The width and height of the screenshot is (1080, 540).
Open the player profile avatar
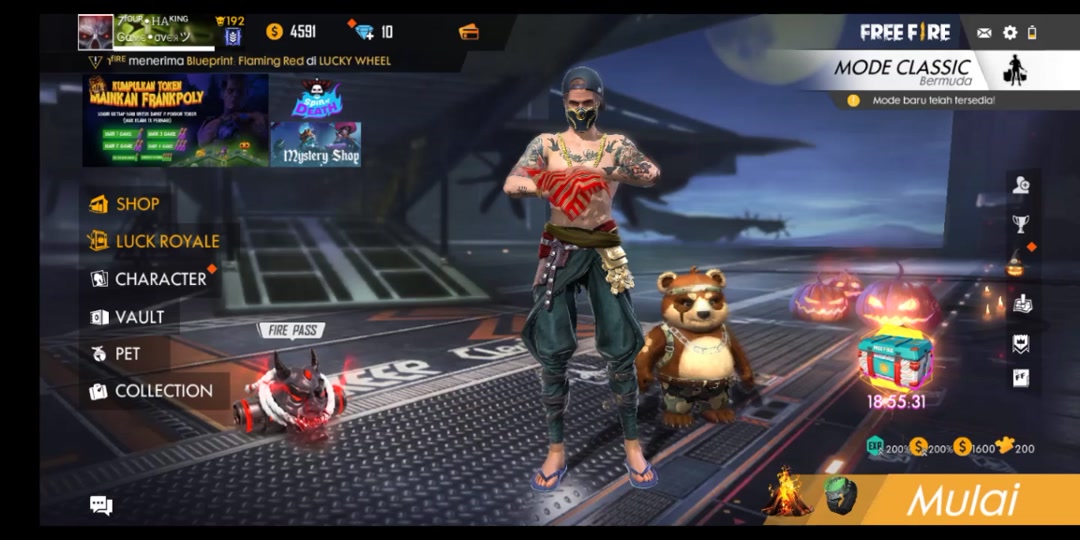(x=96, y=32)
